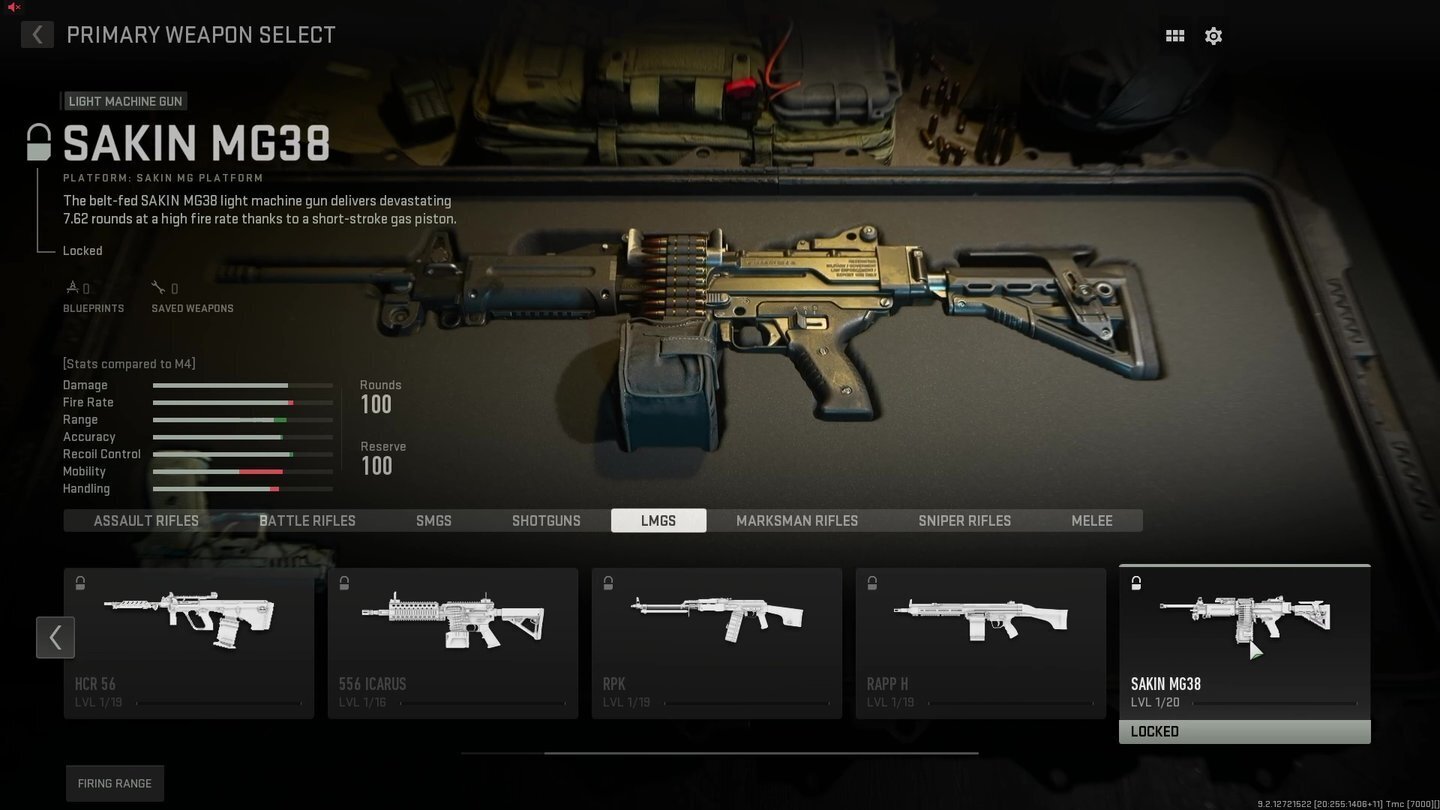Click the back arrow beside PRIMARY WEAPON SELECT
Image resolution: width=1440 pixels, height=810 pixels.
click(x=37, y=34)
